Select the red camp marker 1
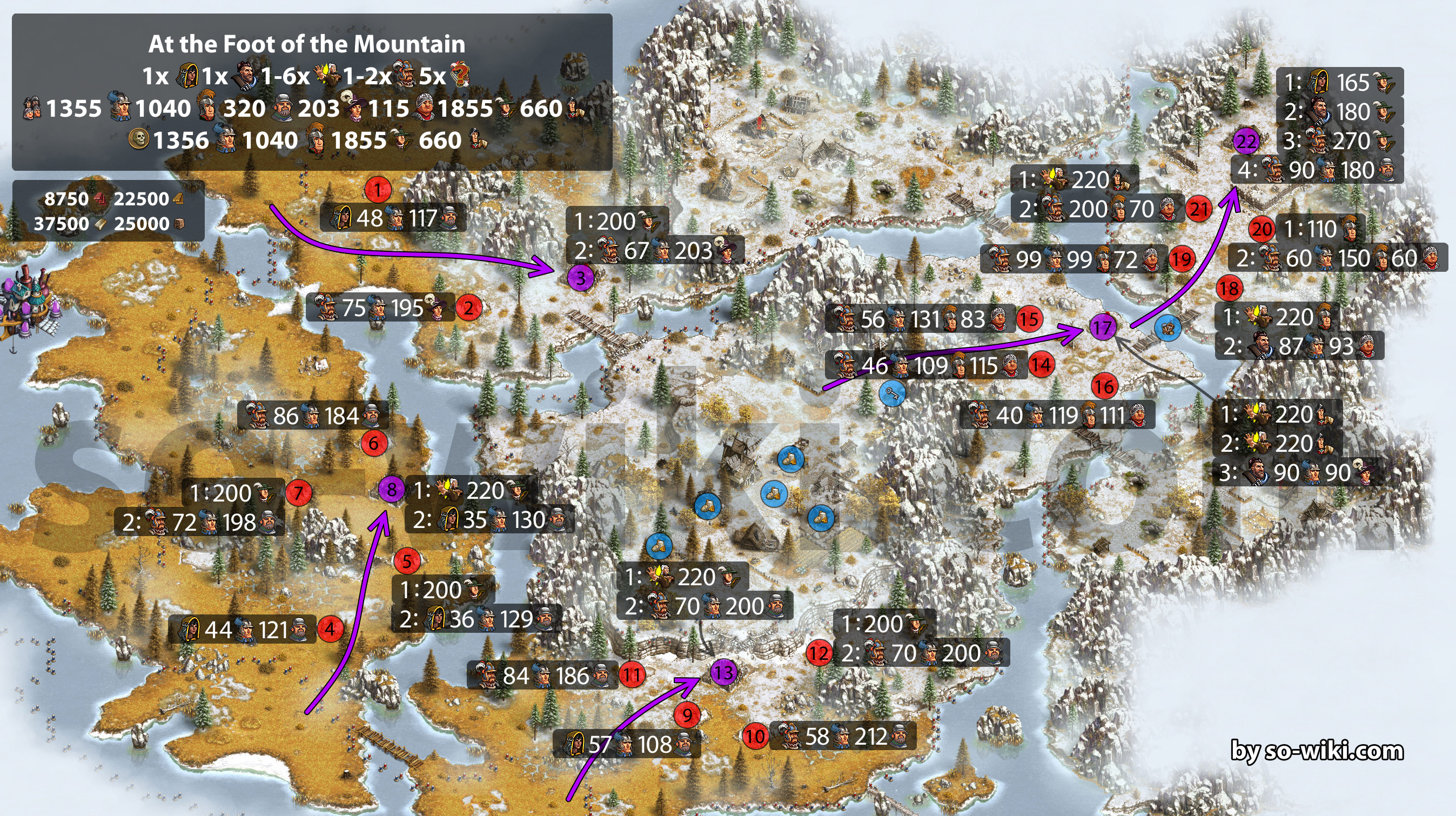This screenshot has height=816, width=1456. click(378, 190)
